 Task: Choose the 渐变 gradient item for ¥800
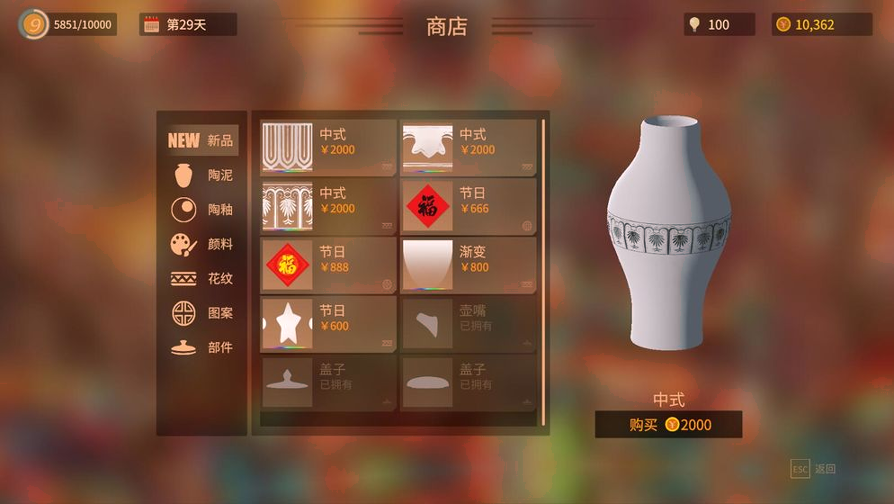tap(468, 266)
